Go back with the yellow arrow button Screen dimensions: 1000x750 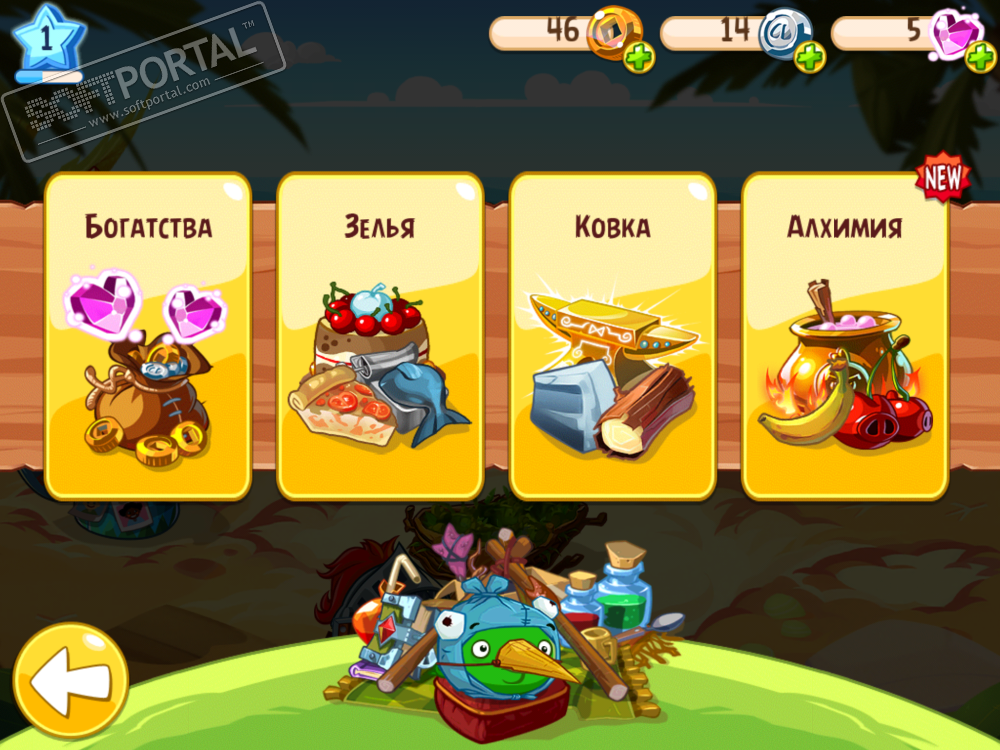[70, 681]
